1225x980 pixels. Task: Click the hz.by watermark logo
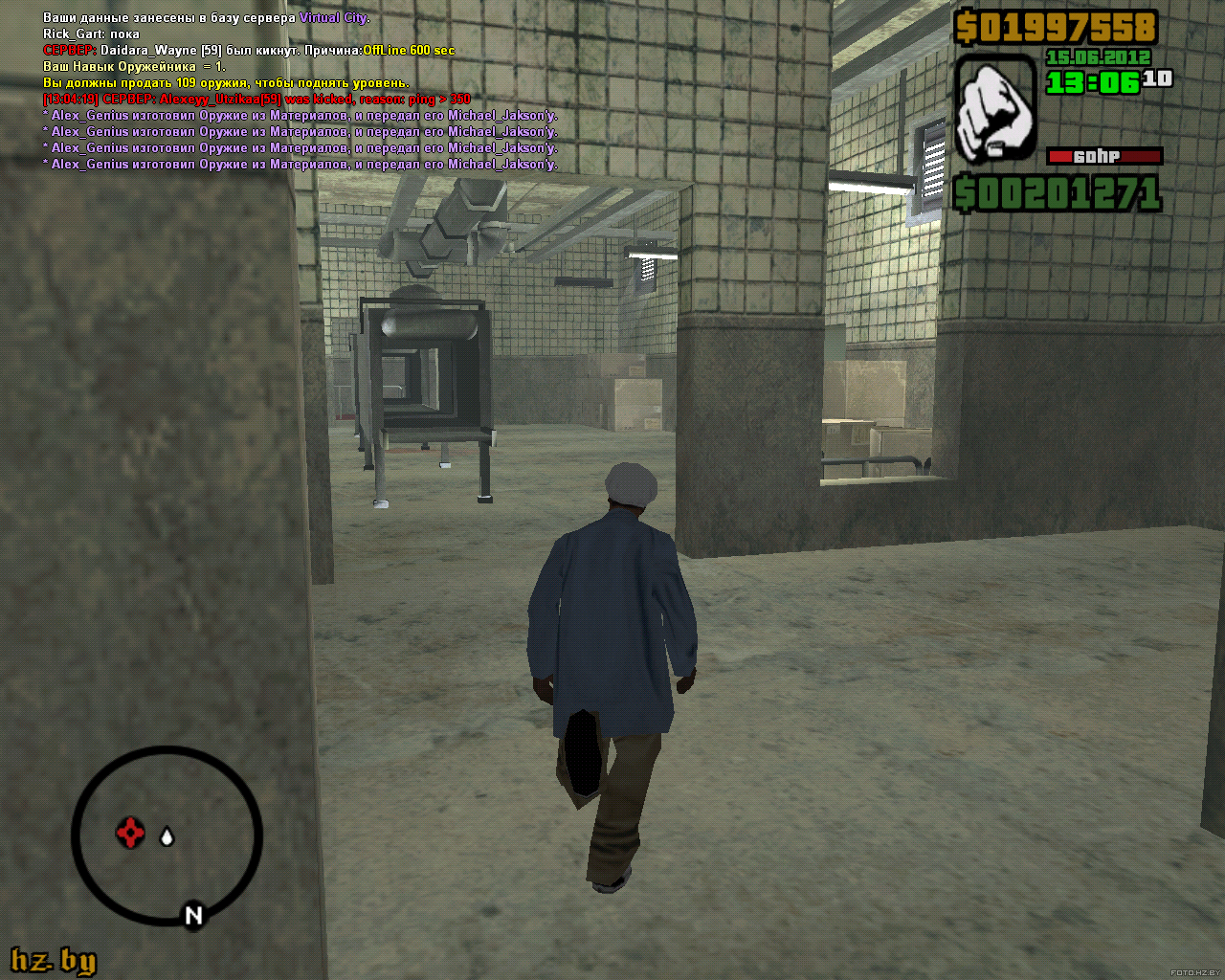54,960
